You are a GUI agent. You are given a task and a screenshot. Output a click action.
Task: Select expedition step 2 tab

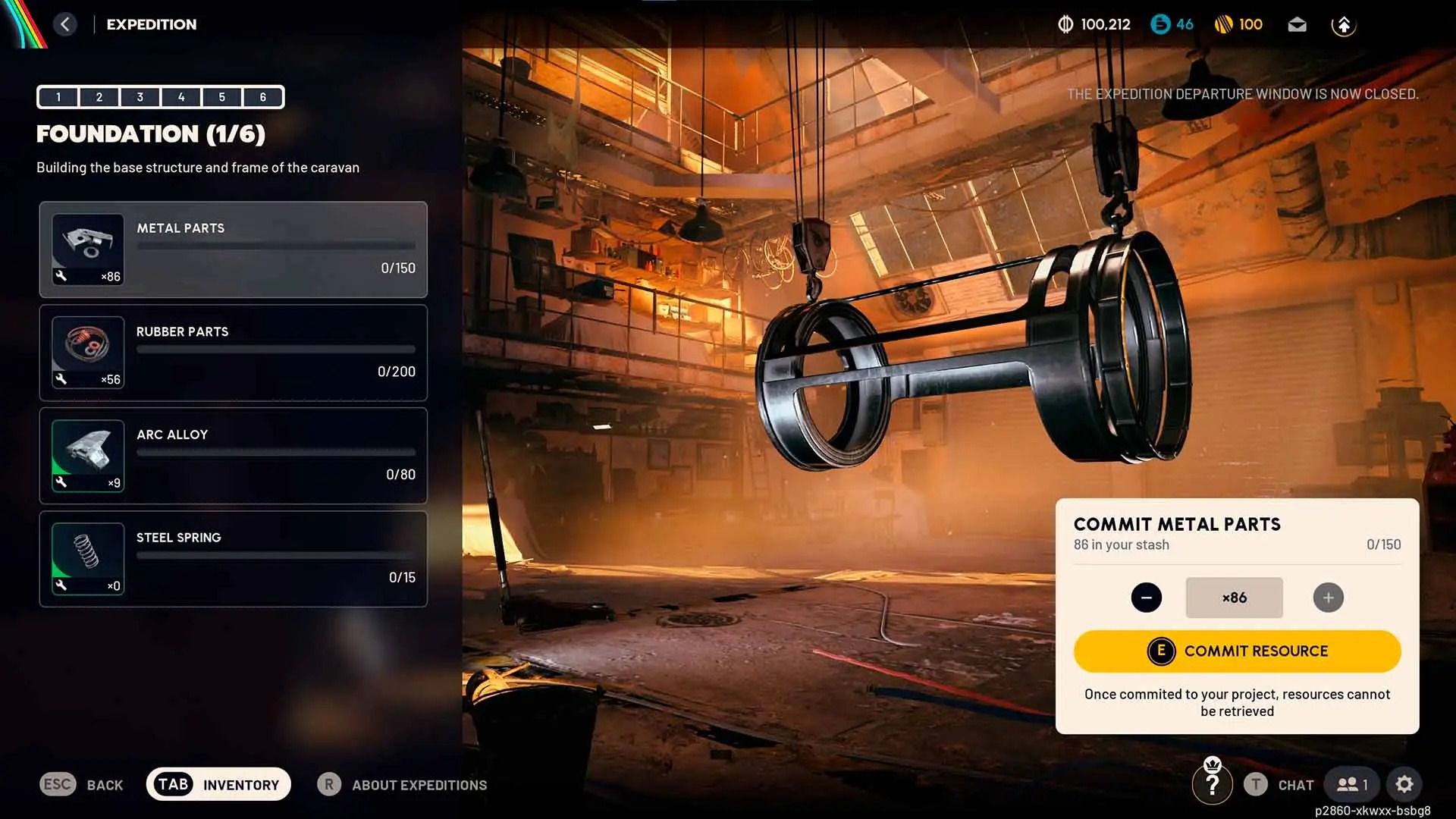(99, 97)
